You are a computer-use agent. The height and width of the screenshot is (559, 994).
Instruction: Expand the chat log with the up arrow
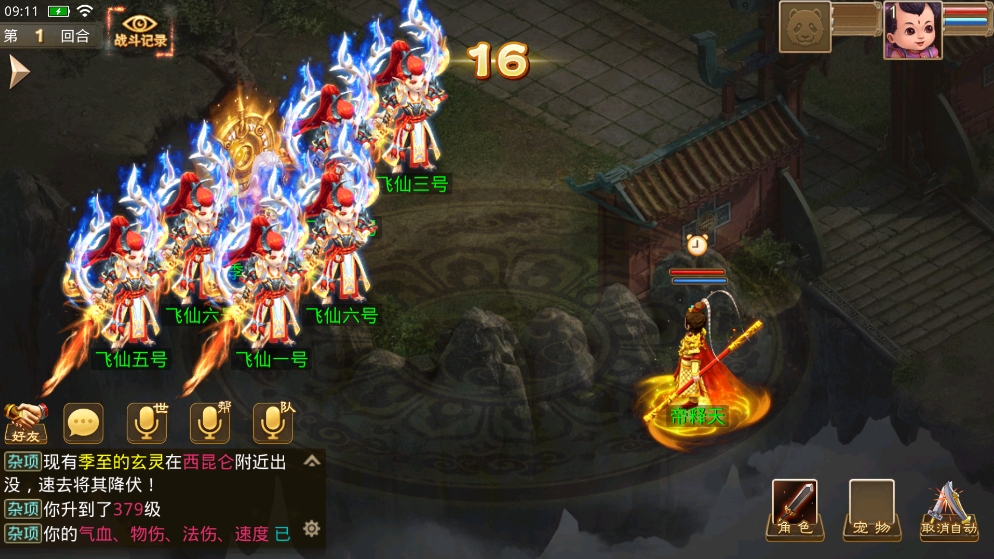312,461
